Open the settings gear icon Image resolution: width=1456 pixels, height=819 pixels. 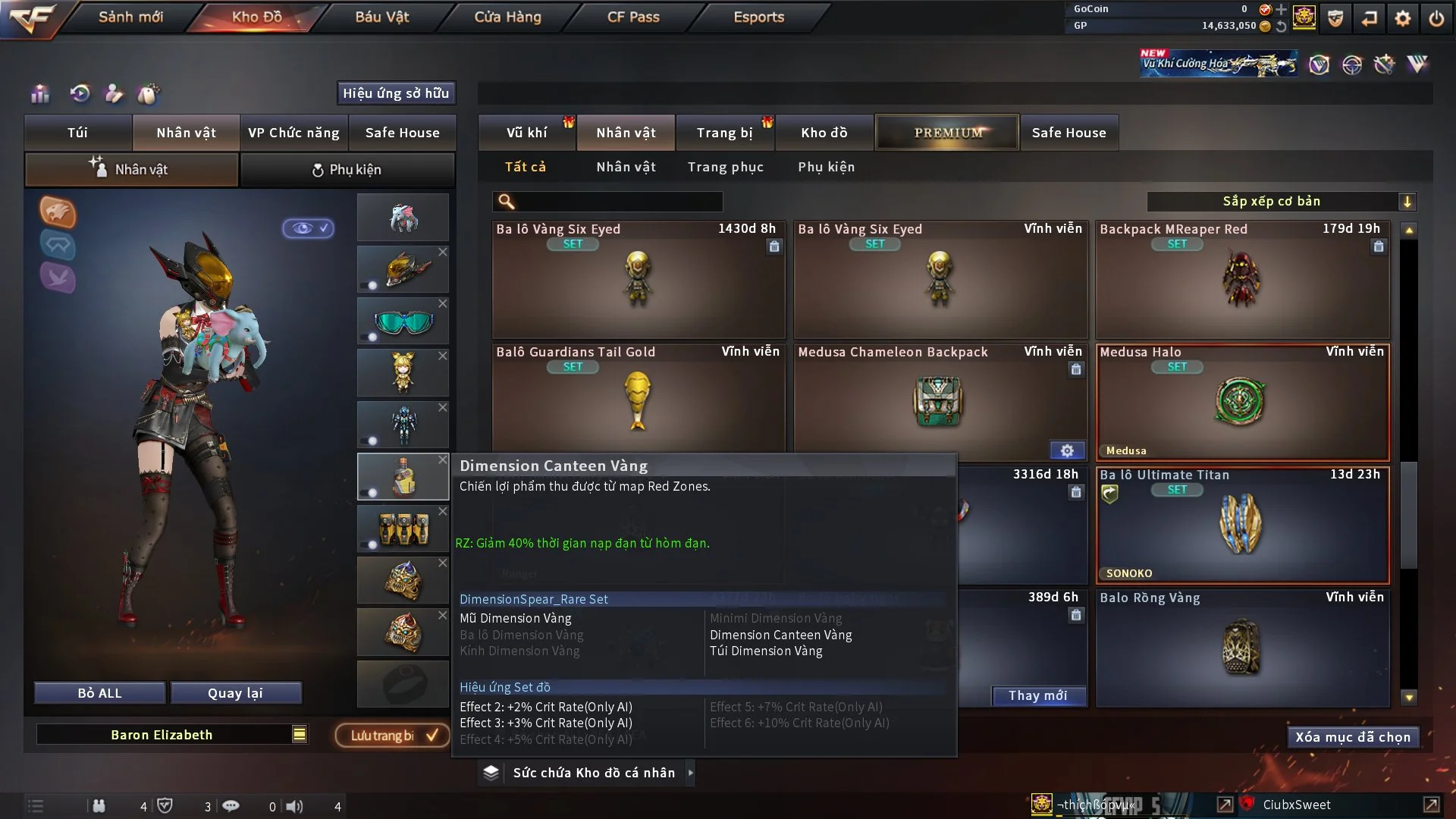pyautogui.click(x=1402, y=18)
